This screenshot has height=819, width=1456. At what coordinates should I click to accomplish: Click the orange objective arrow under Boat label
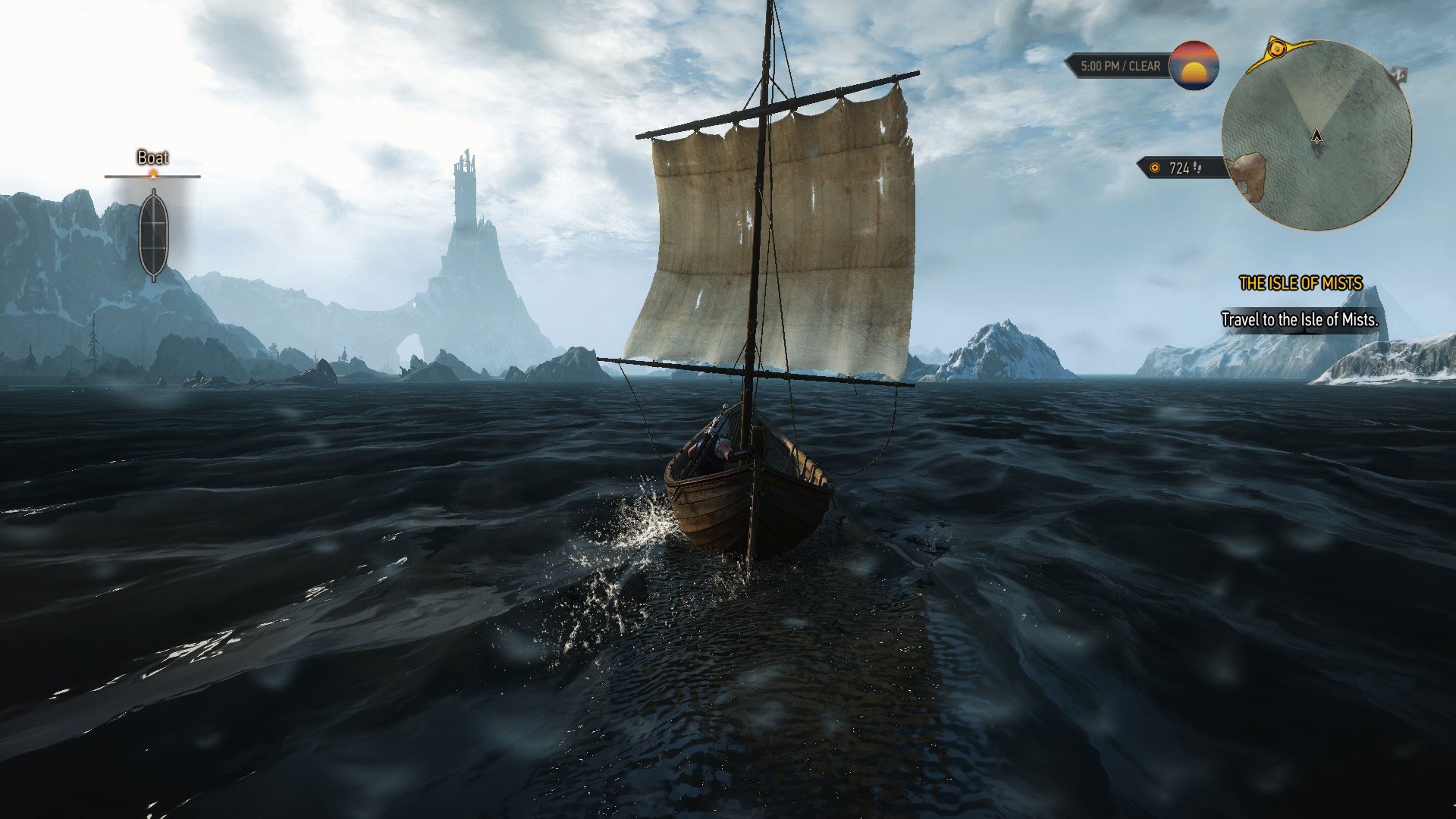point(153,174)
